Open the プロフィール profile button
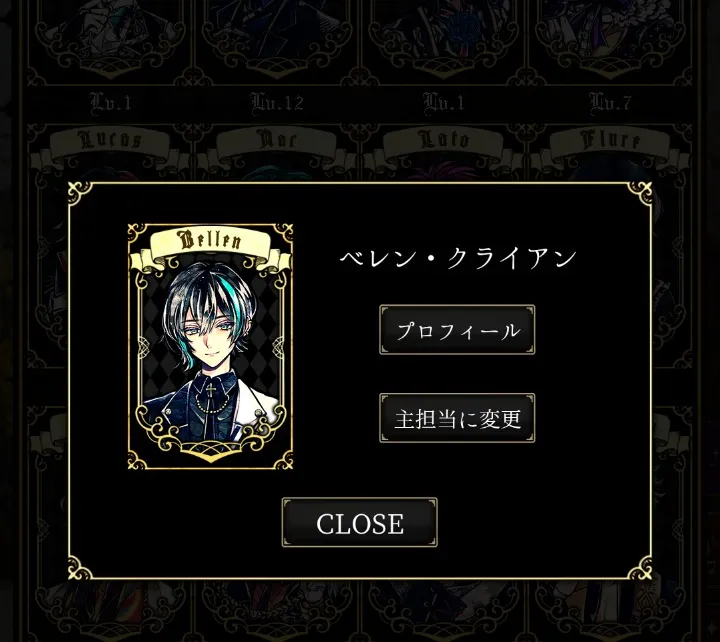 pyautogui.click(x=457, y=330)
